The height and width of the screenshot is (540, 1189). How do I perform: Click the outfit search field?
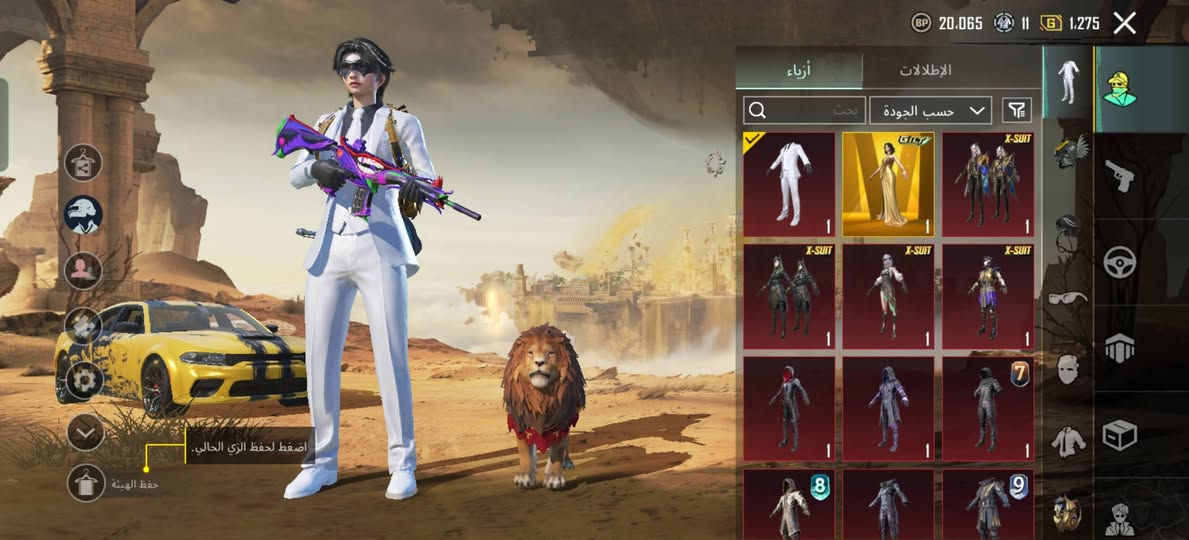pos(805,109)
